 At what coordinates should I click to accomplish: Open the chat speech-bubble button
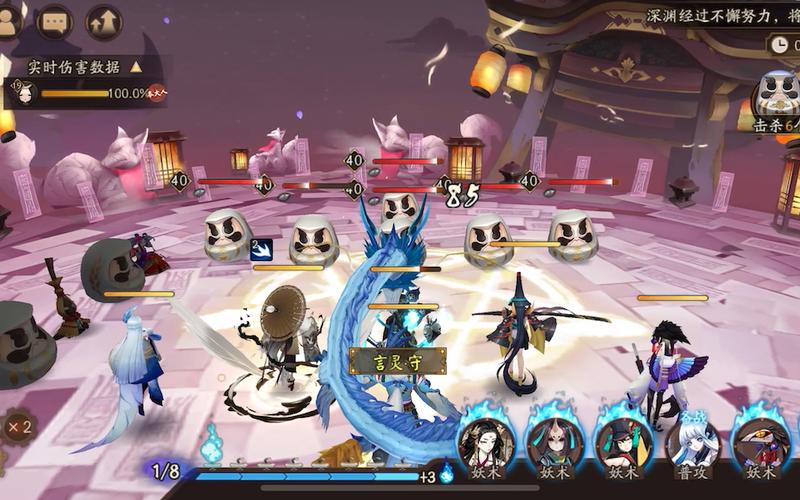tap(55, 20)
